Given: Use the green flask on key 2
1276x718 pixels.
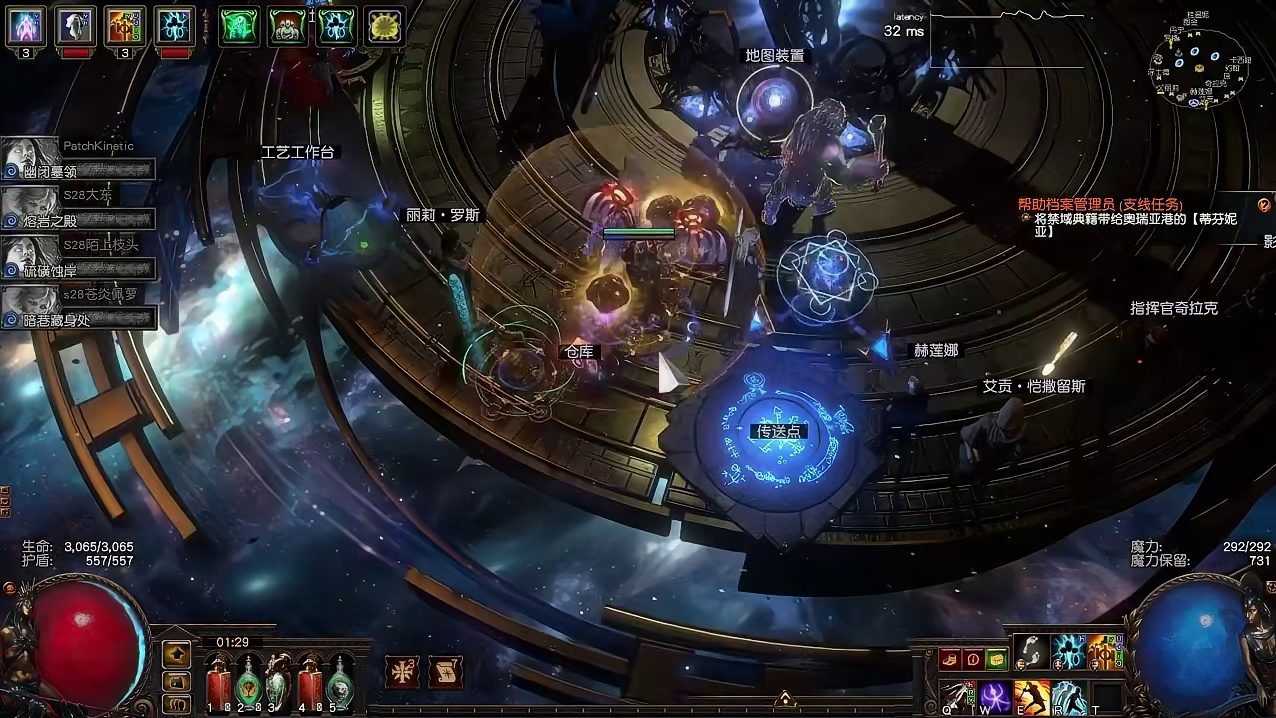Looking at the screenshot, I should click(x=248, y=682).
